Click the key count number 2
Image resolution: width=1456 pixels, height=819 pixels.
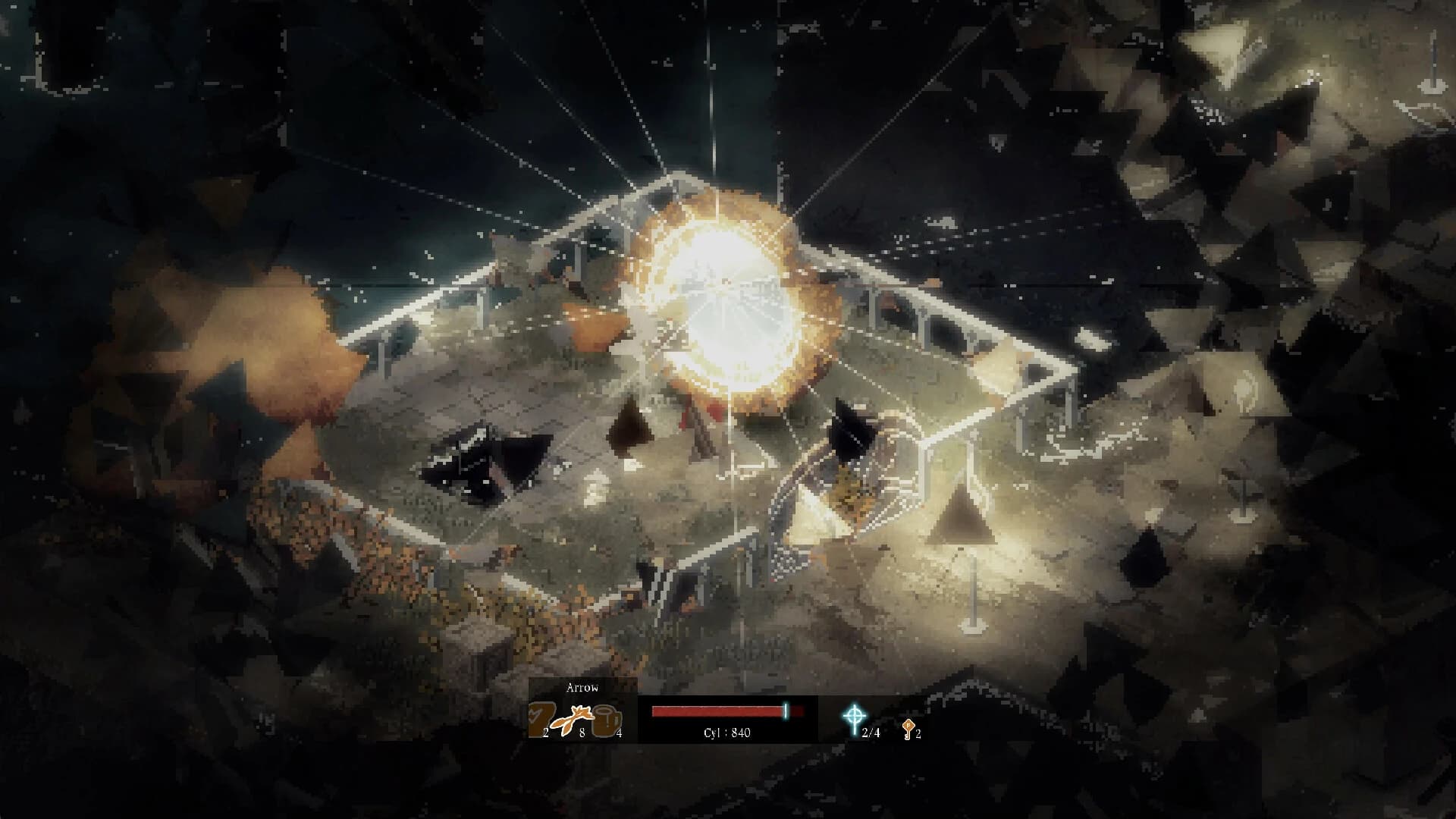point(919,732)
